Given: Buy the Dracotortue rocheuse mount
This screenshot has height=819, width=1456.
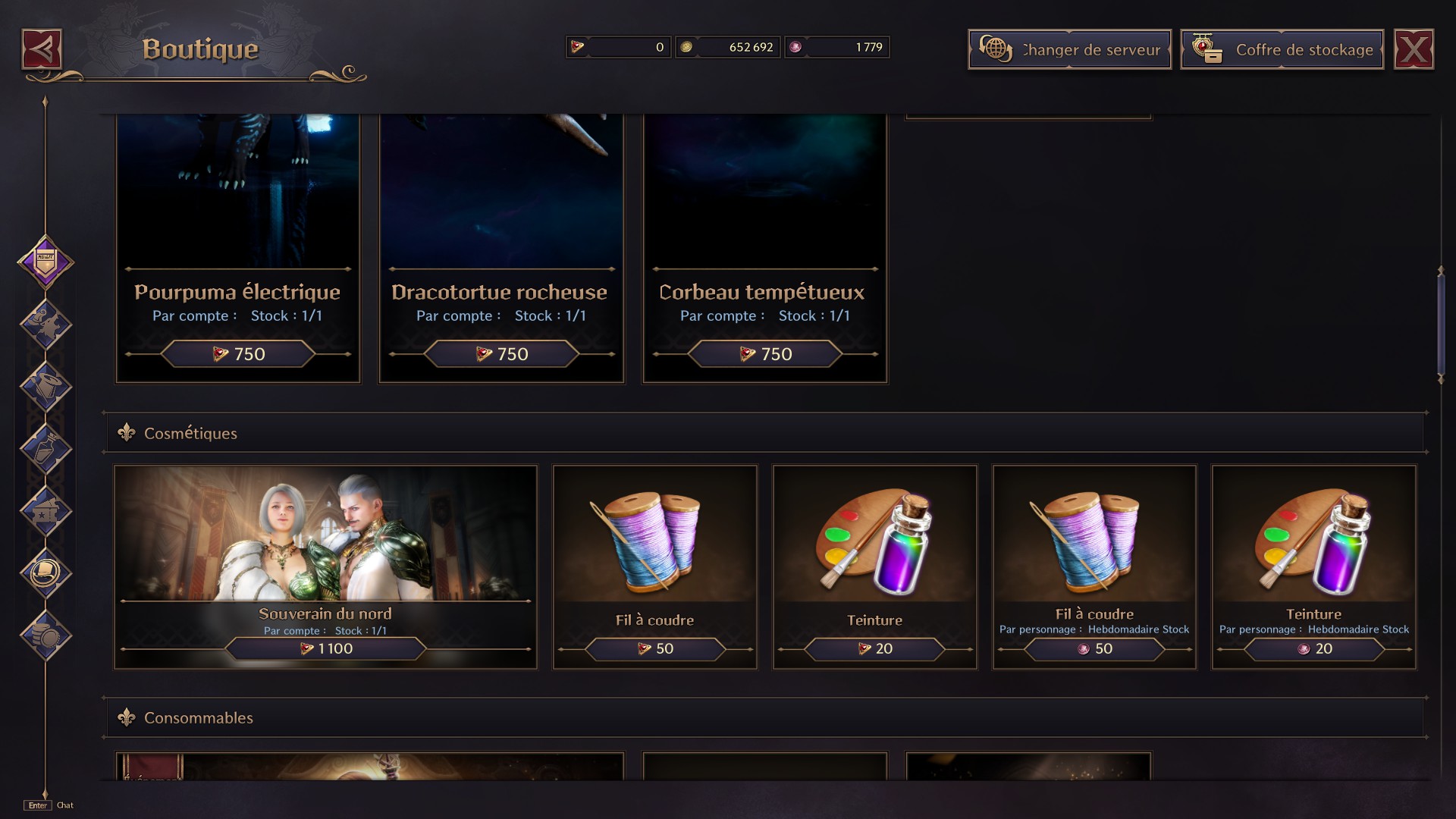Looking at the screenshot, I should coord(500,353).
